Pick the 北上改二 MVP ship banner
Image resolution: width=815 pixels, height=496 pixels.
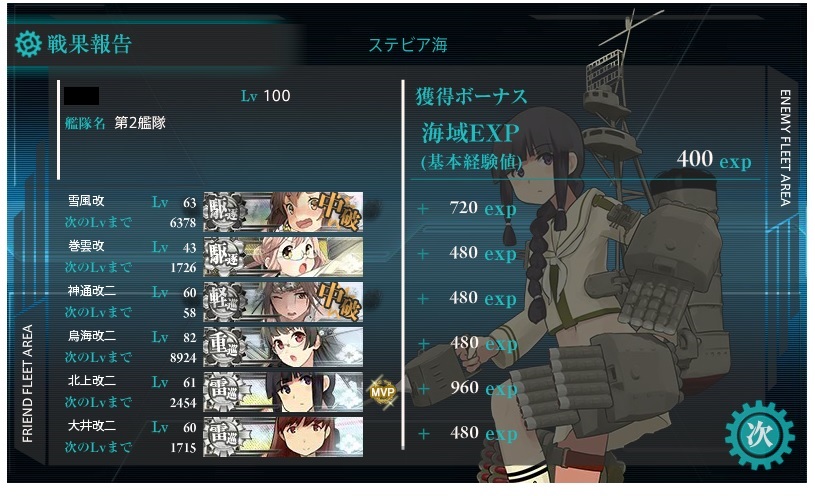click(x=283, y=391)
